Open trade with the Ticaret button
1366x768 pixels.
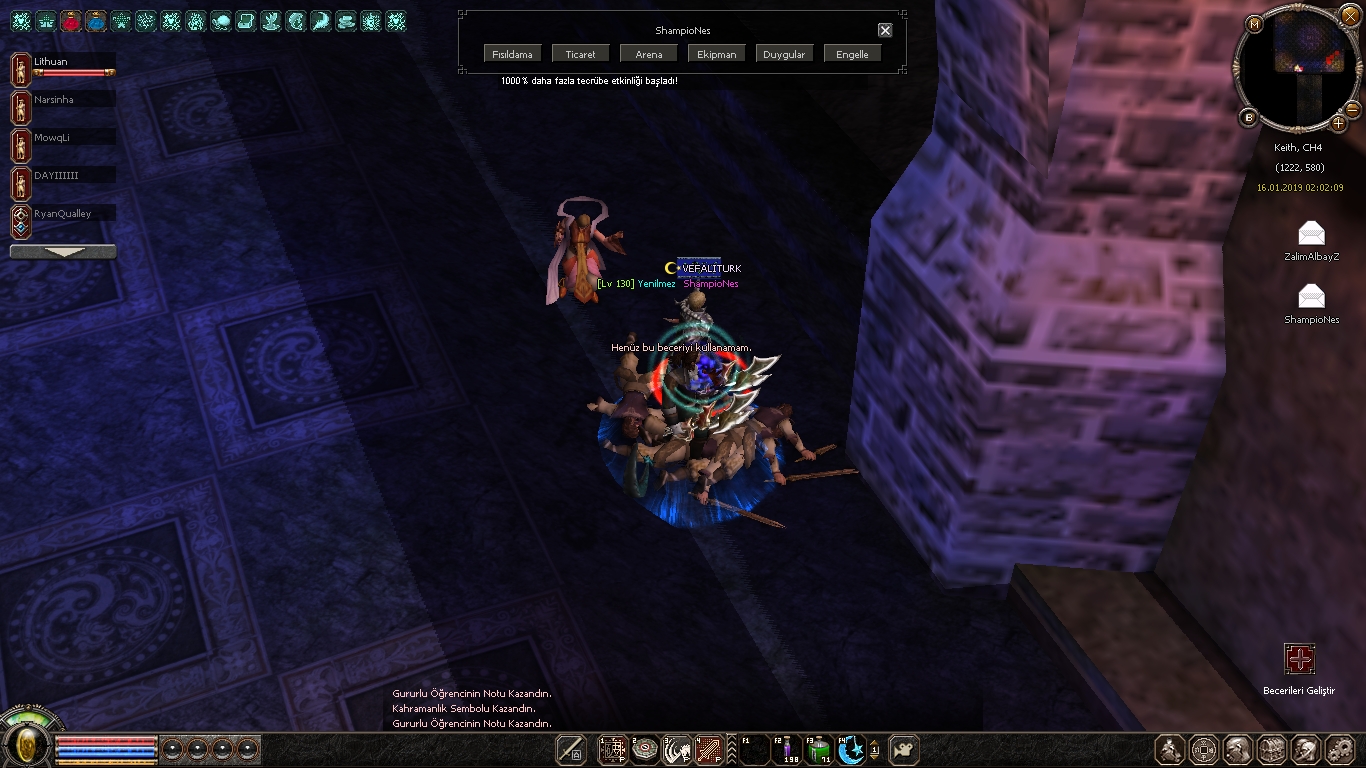pyautogui.click(x=580, y=54)
